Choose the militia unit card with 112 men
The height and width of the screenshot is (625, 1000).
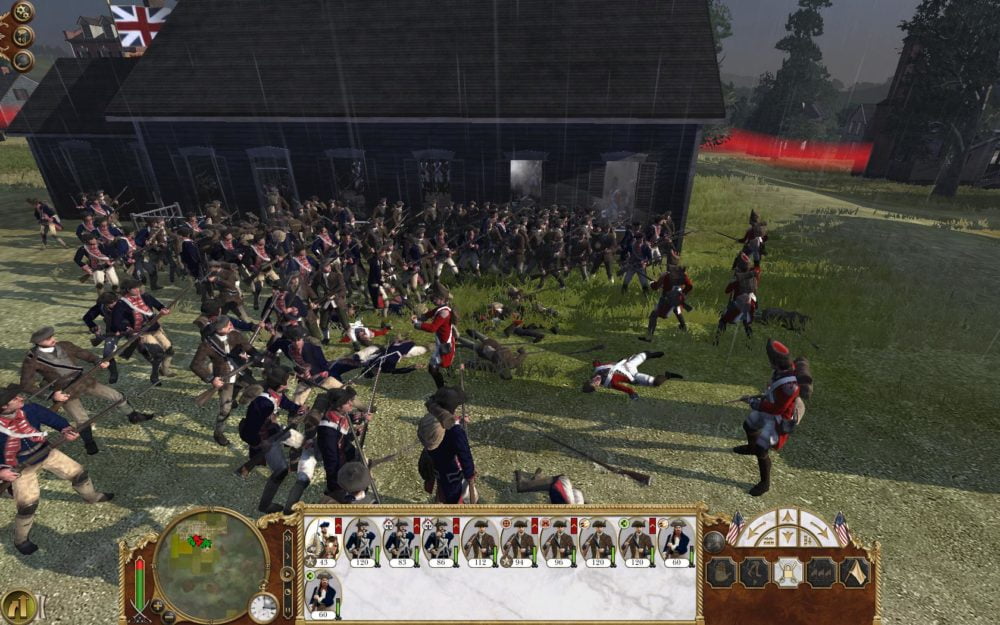[480, 541]
